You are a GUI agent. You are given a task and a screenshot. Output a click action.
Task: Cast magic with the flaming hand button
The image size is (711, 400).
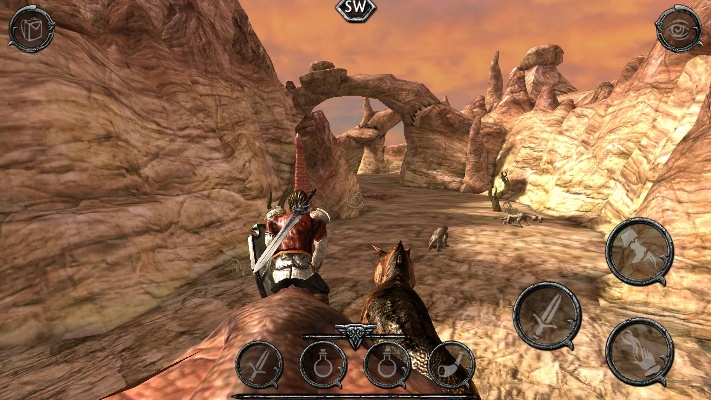(639, 351)
